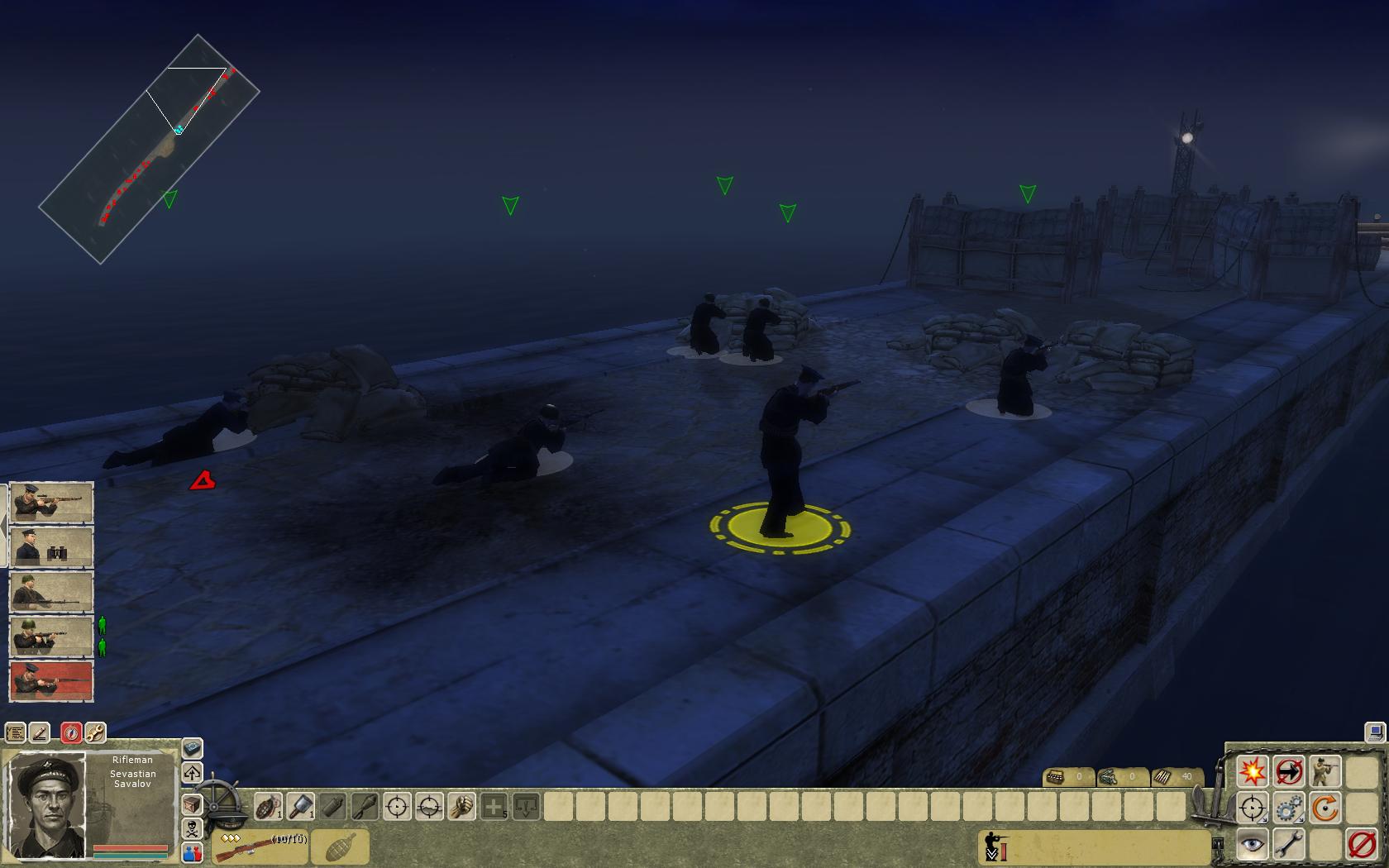Open the inventory crate icon
Screen dimensions: 1389x868
point(191,804)
